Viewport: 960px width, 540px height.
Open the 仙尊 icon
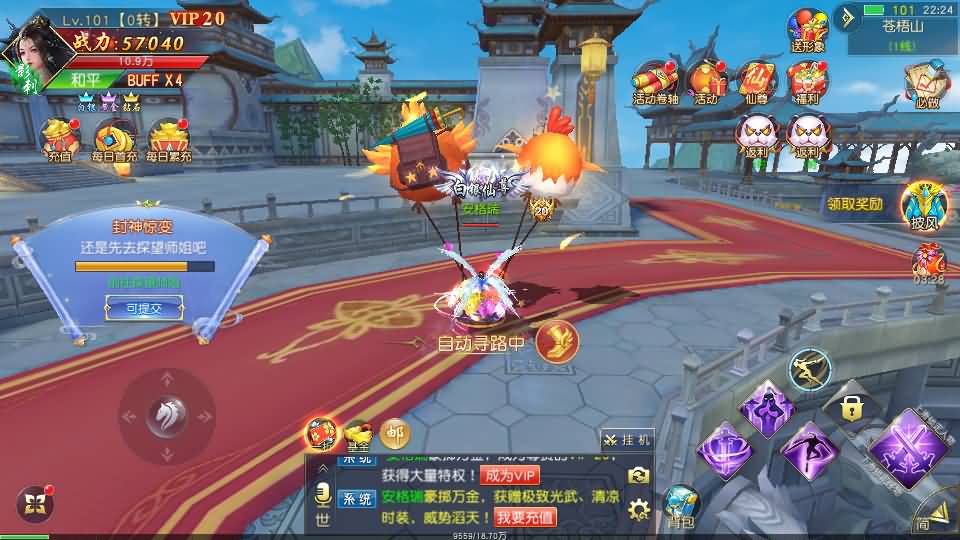[756, 82]
